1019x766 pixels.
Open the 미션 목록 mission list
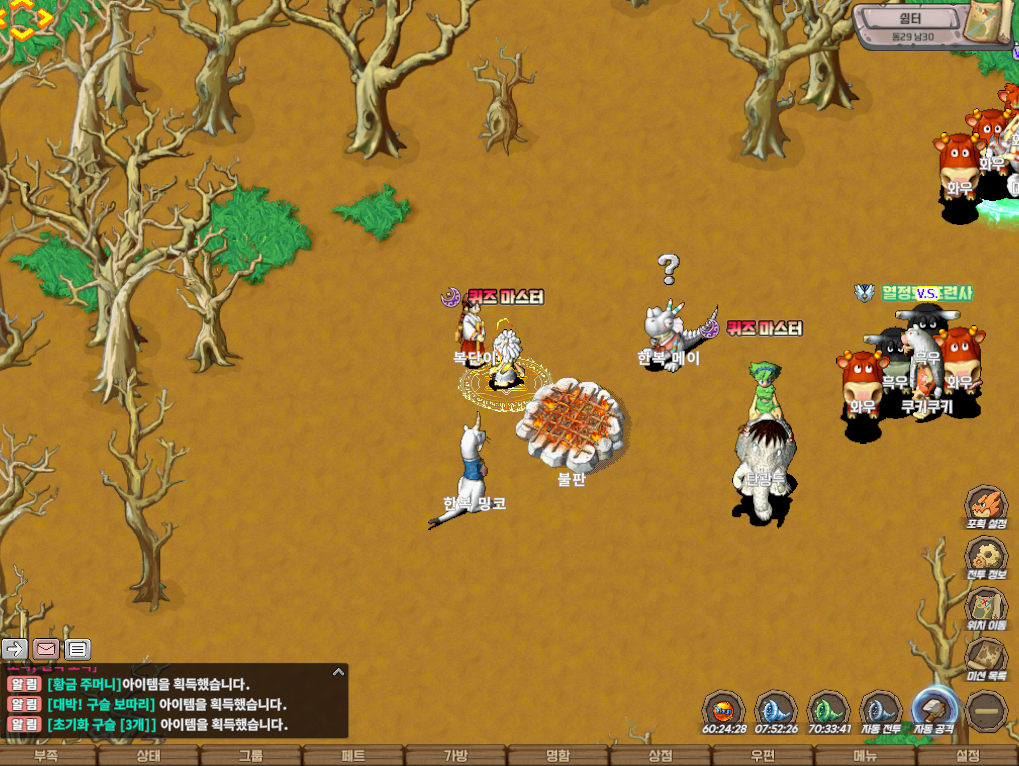pyautogui.click(x=985, y=658)
